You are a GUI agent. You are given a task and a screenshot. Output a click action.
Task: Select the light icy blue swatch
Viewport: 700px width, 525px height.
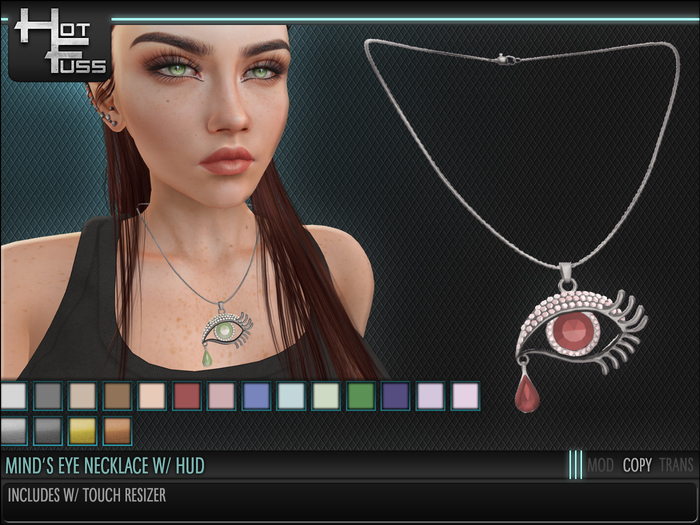[x=291, y=396]
